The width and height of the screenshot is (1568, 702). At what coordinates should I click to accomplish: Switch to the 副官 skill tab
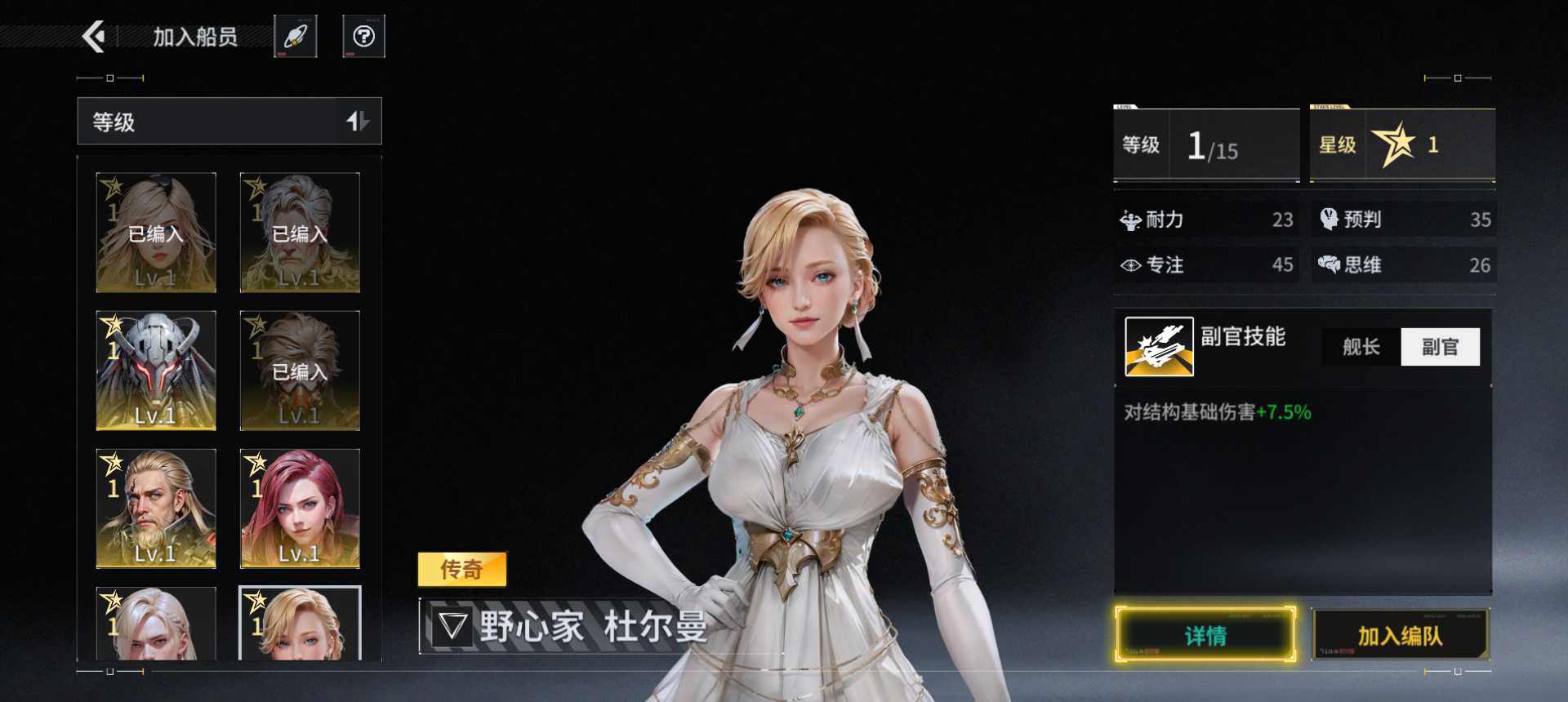(x=1441, y=346)
